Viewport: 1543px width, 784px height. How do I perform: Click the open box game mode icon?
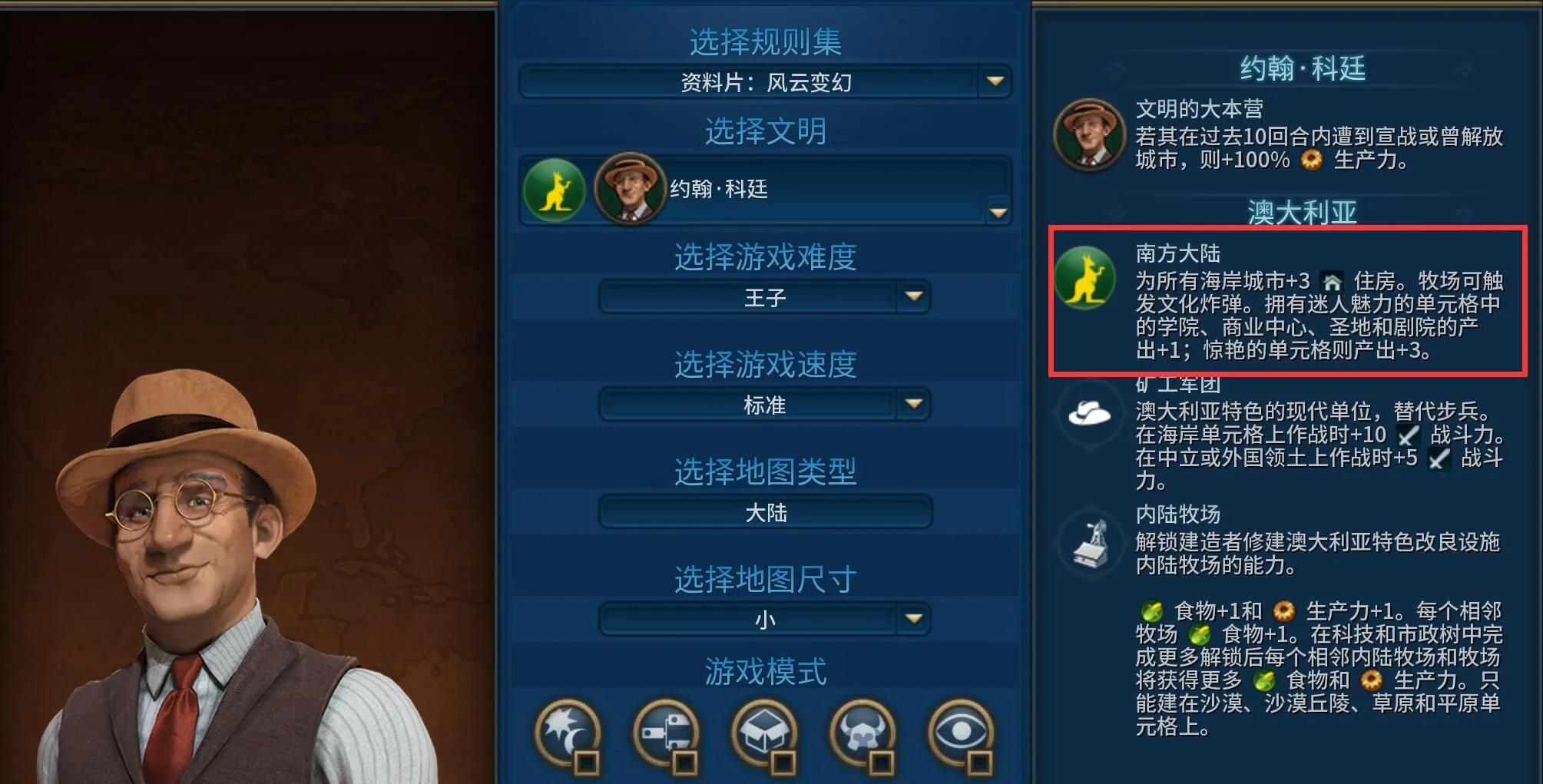pyautogui.click(x=765, y=730)
